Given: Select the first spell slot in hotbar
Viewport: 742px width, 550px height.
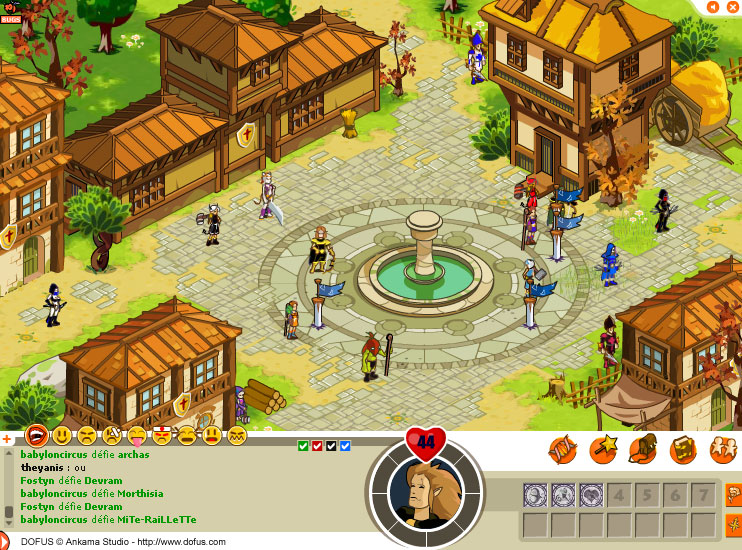Looking at the screenshot, I should 535,494.
